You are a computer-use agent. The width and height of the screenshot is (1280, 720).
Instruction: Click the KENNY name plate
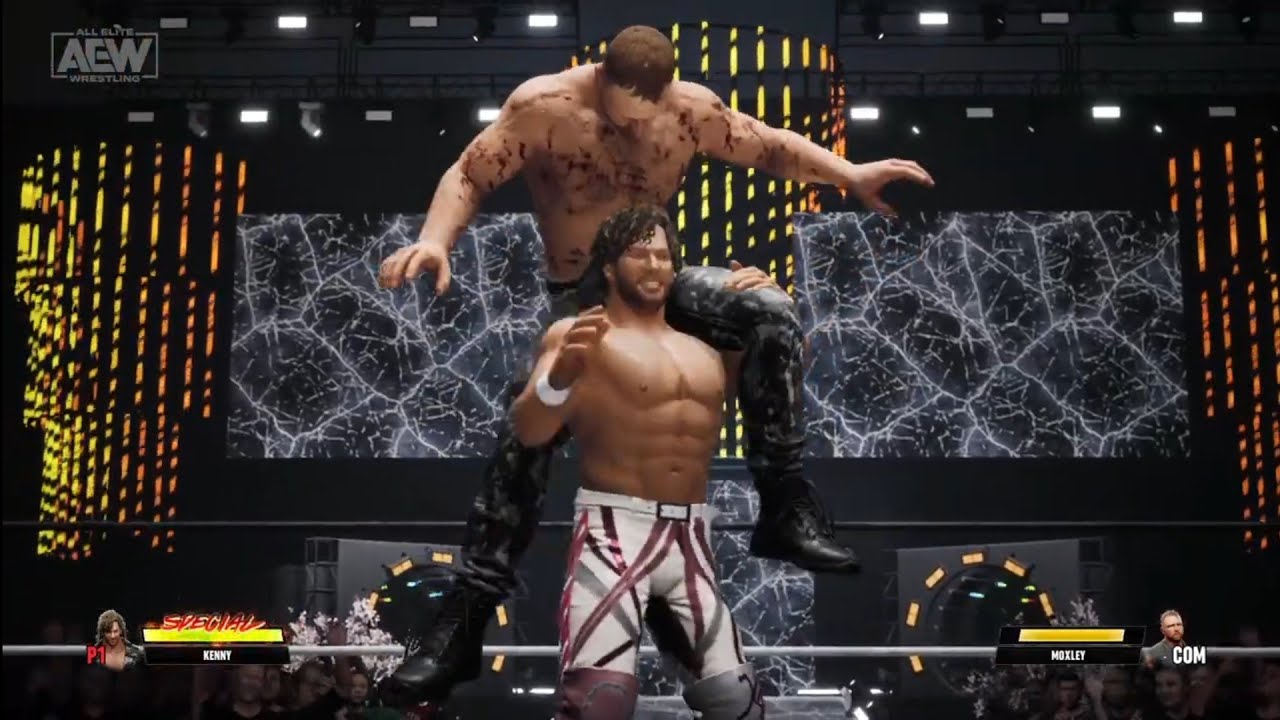215,655
